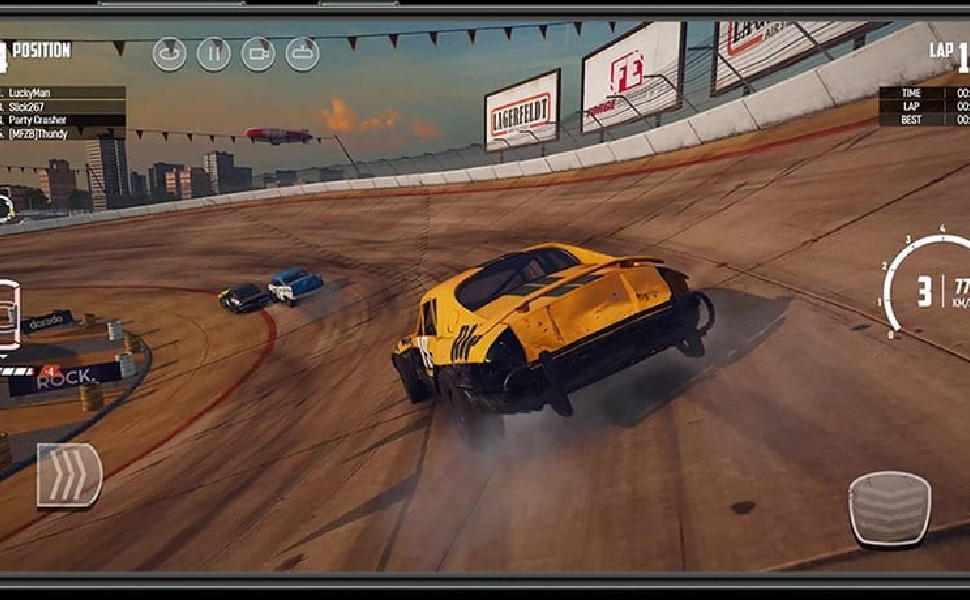
Task: Tap the reset car button
Action: tap(169, 54)
